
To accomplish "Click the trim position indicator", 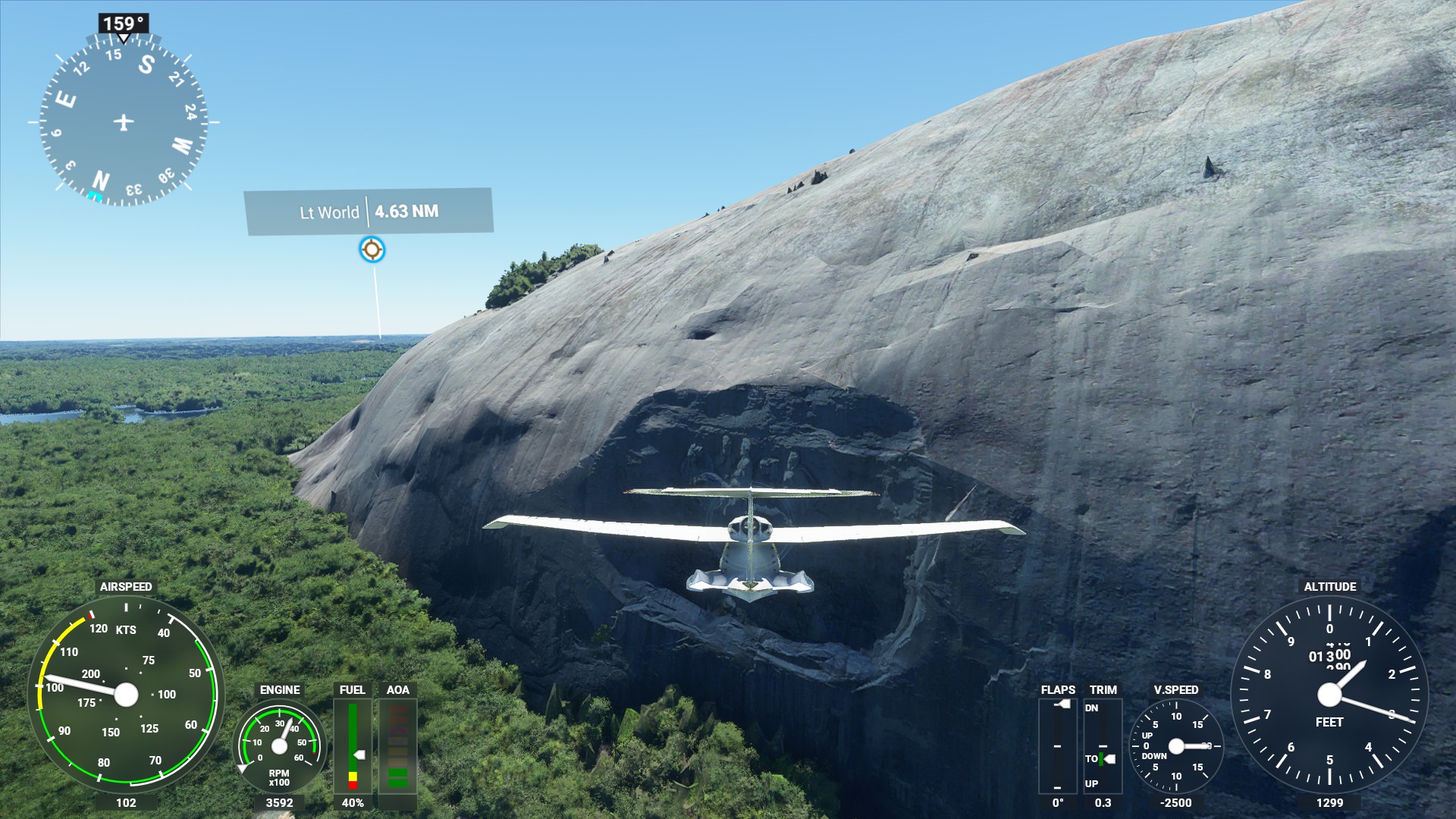I will point(1103,746).
